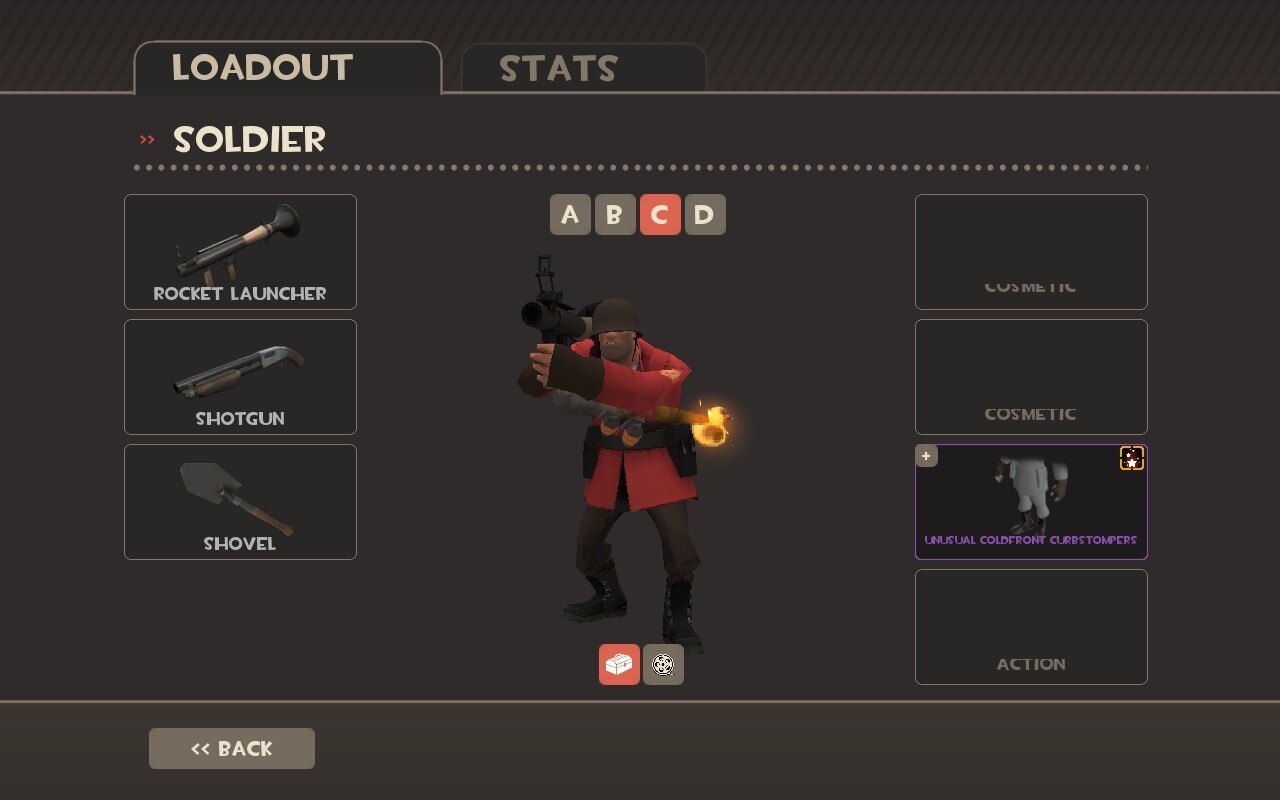Show the loadout items view button
This screenshot has height=800, width=1280.
[619, 664]
